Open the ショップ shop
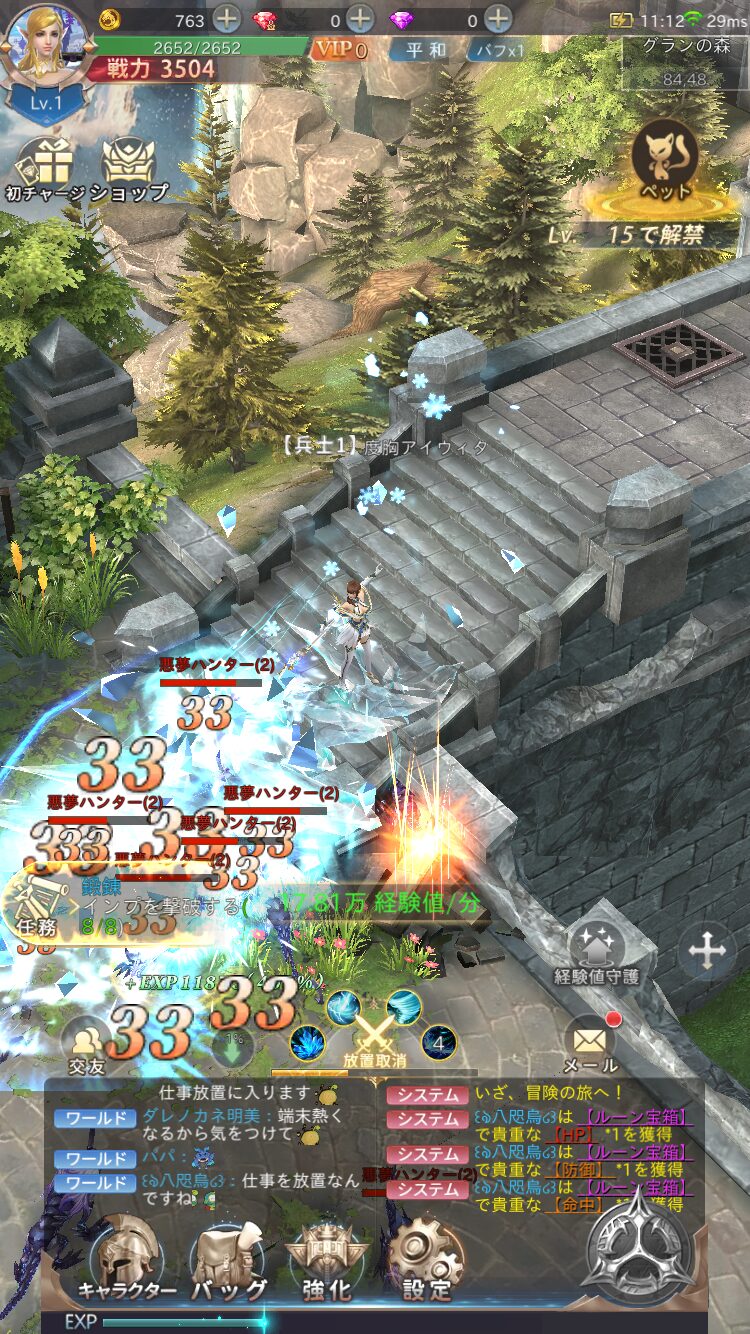This screenshot has width=750, height=1334. [x=129, y=170]
